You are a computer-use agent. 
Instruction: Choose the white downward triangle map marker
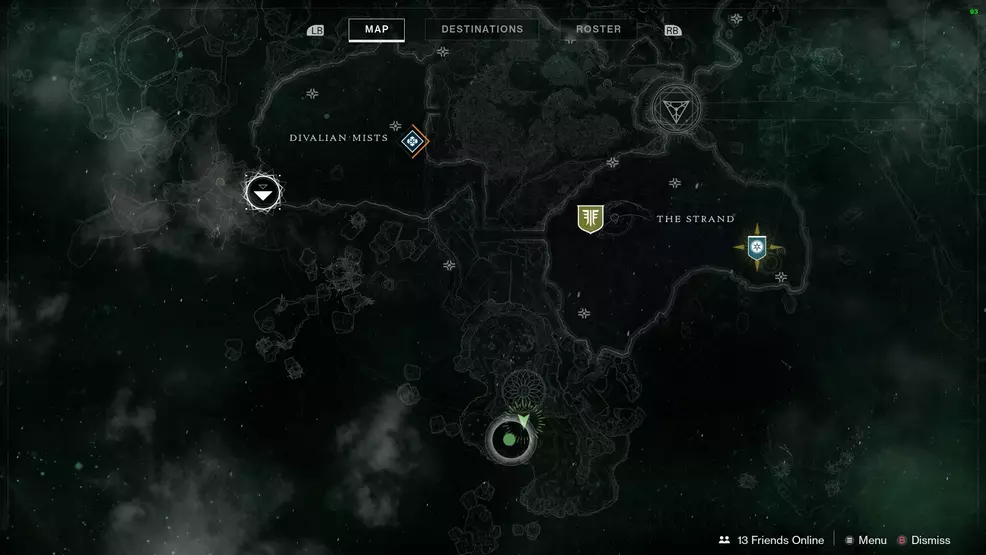[x=263, y=193]
